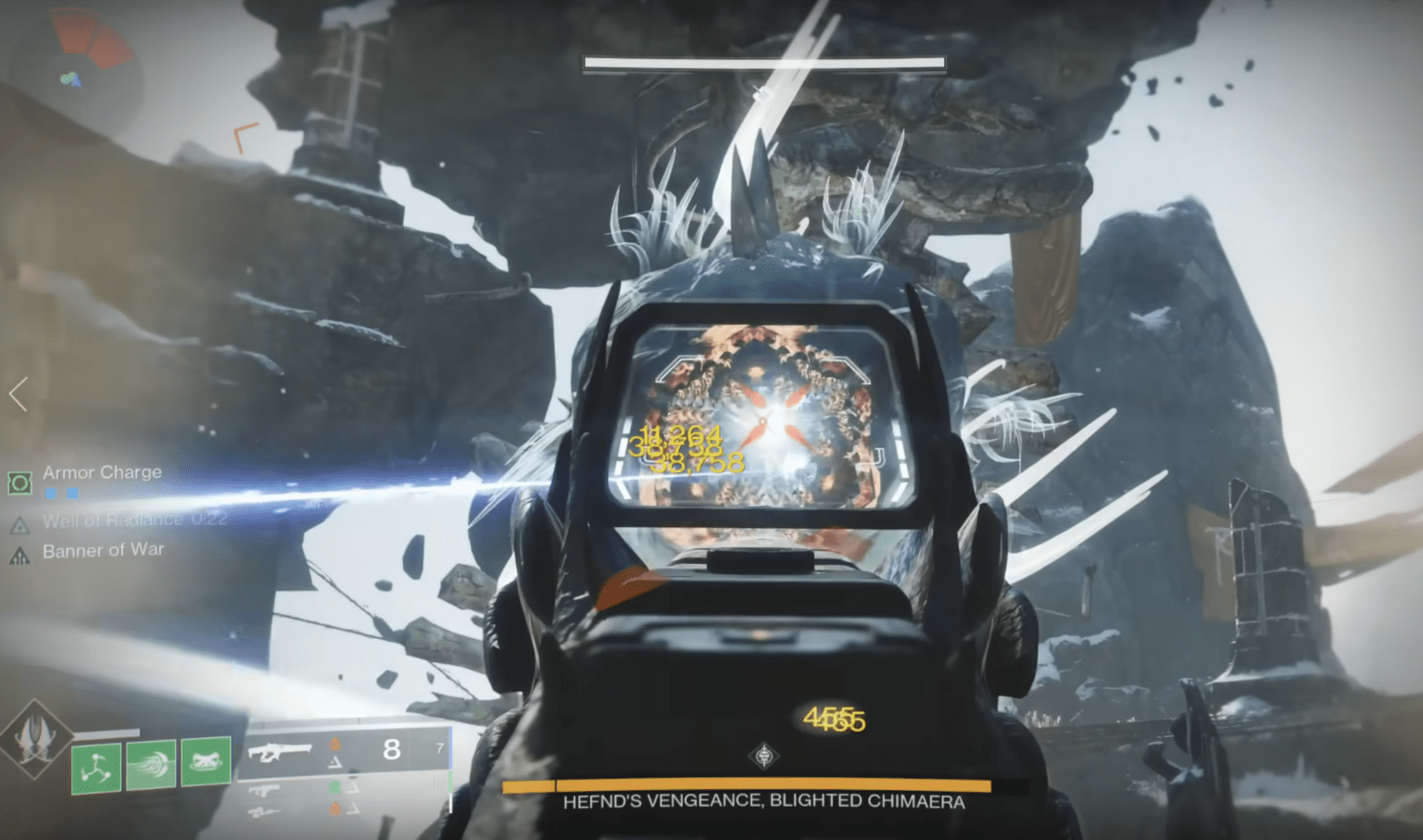1423x840 pixels.
Task: Click the boss health bar at the top
Action: [762, 62]
